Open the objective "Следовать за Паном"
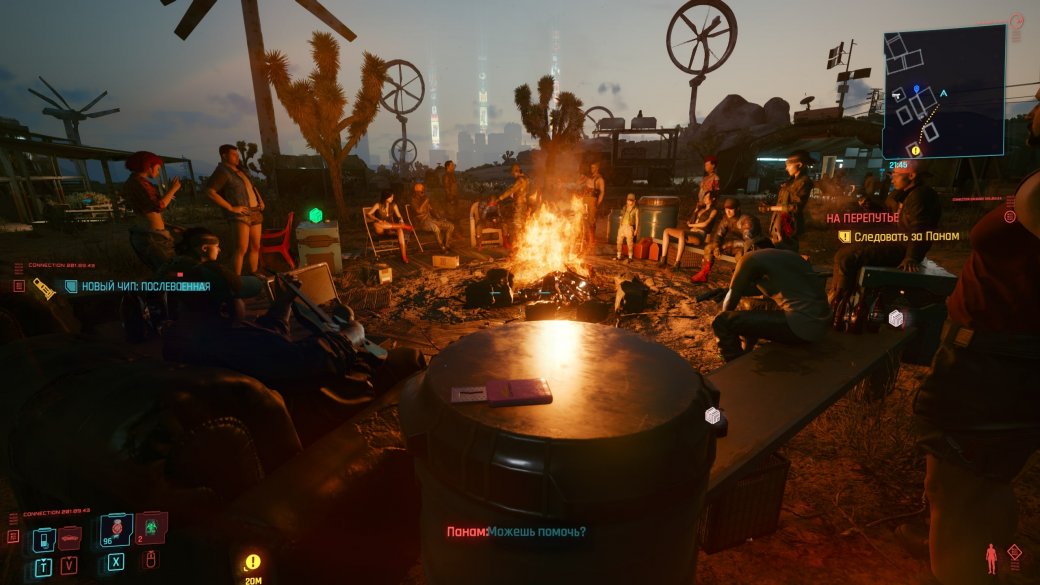The width and height of the screenshot is (1040, 585). (x=906, y=237)
